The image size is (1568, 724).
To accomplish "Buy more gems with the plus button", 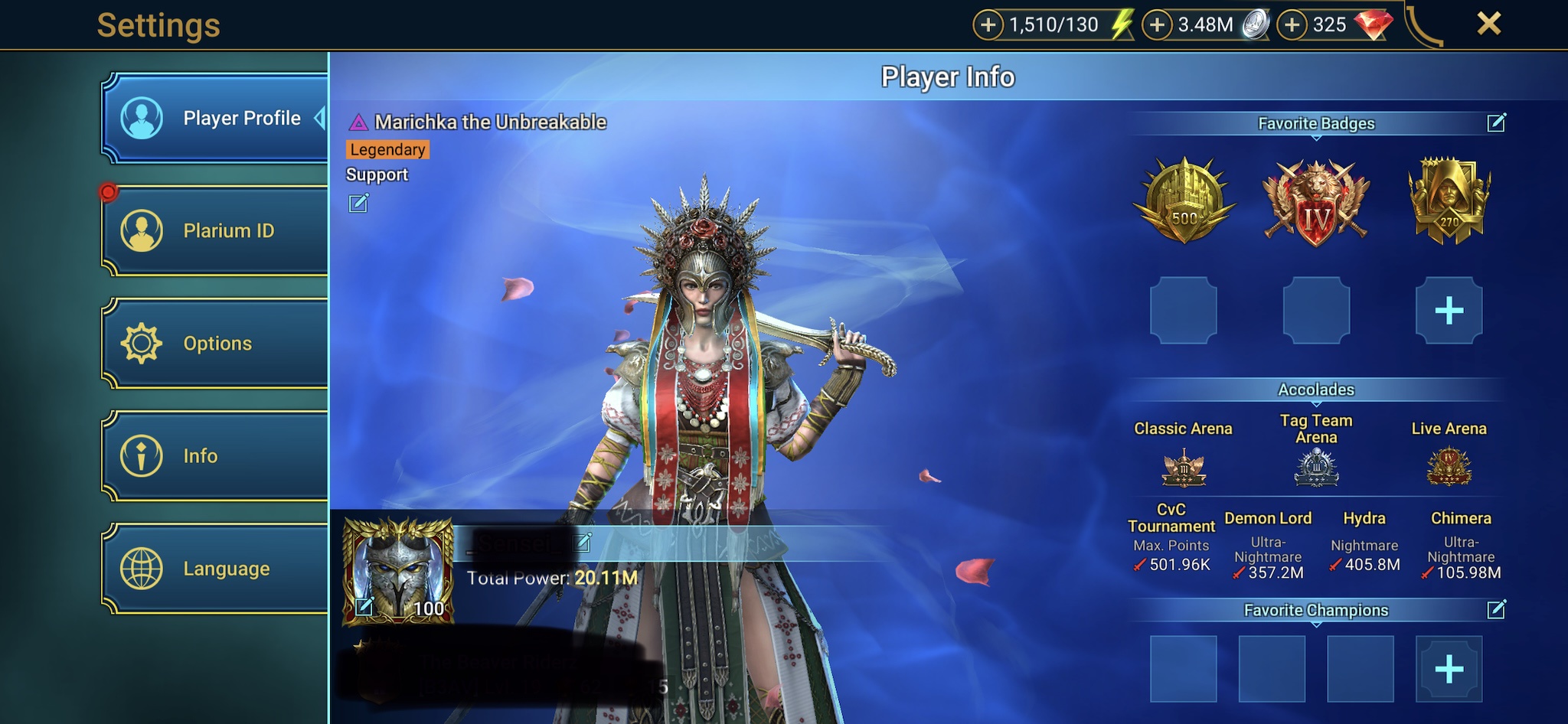I will (1292, 25).
